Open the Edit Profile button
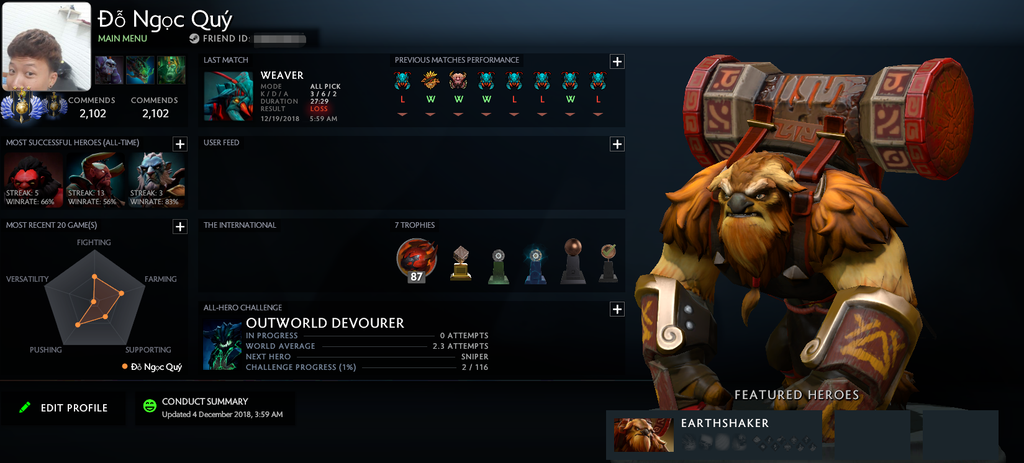 click(62, 408)
